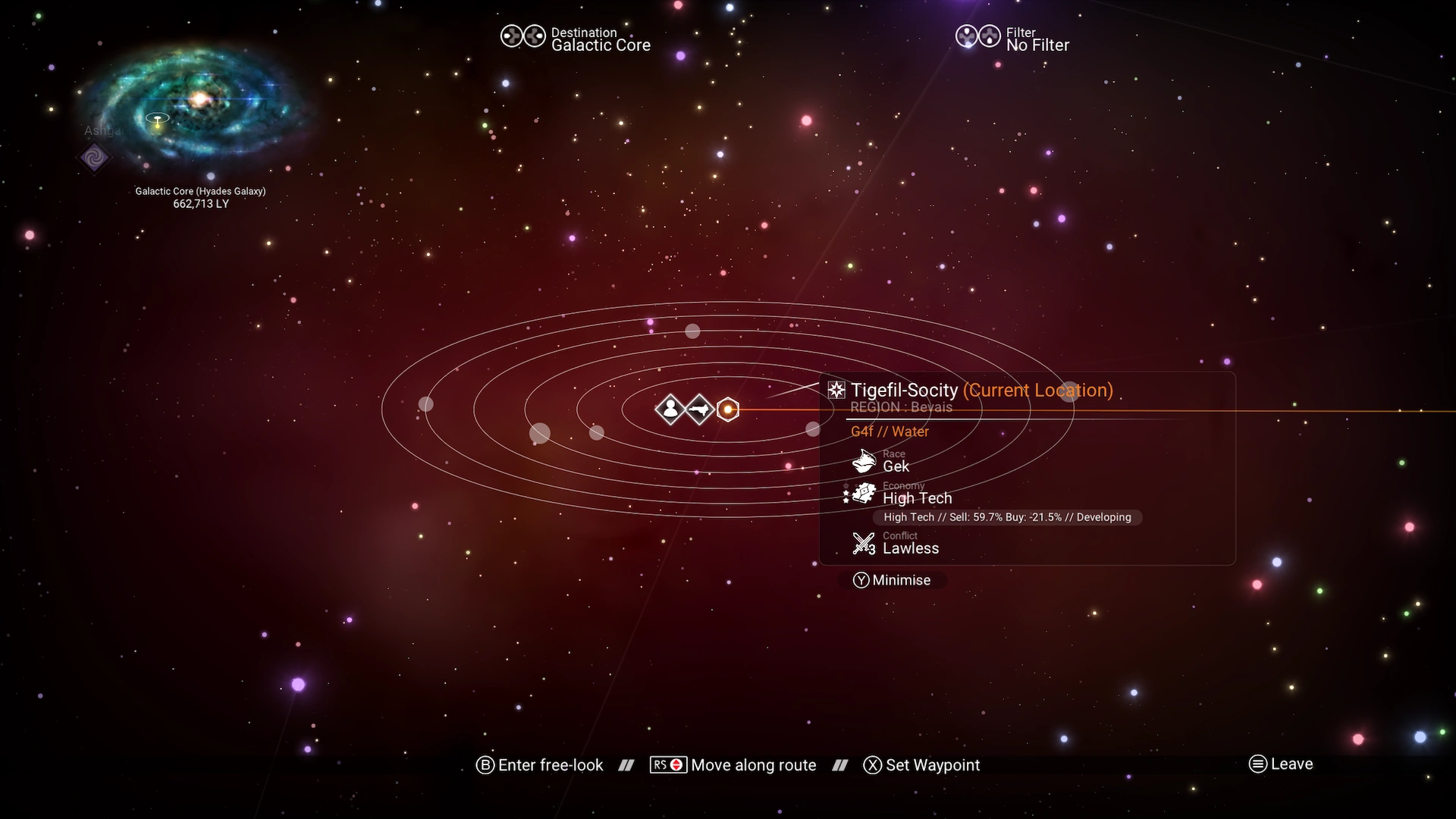Click the purple spiral galaxy icon
The image size is (1456, 819).
click(95, 158)
